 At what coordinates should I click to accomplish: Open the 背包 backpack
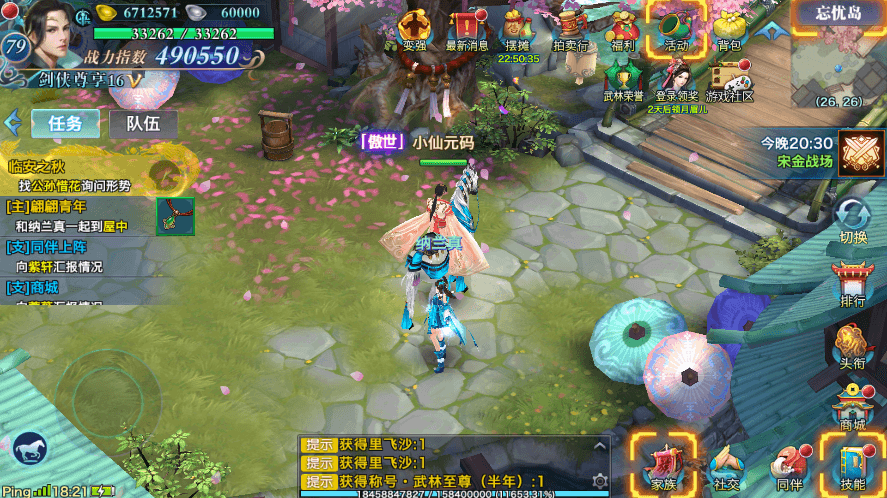pos(729,28)
